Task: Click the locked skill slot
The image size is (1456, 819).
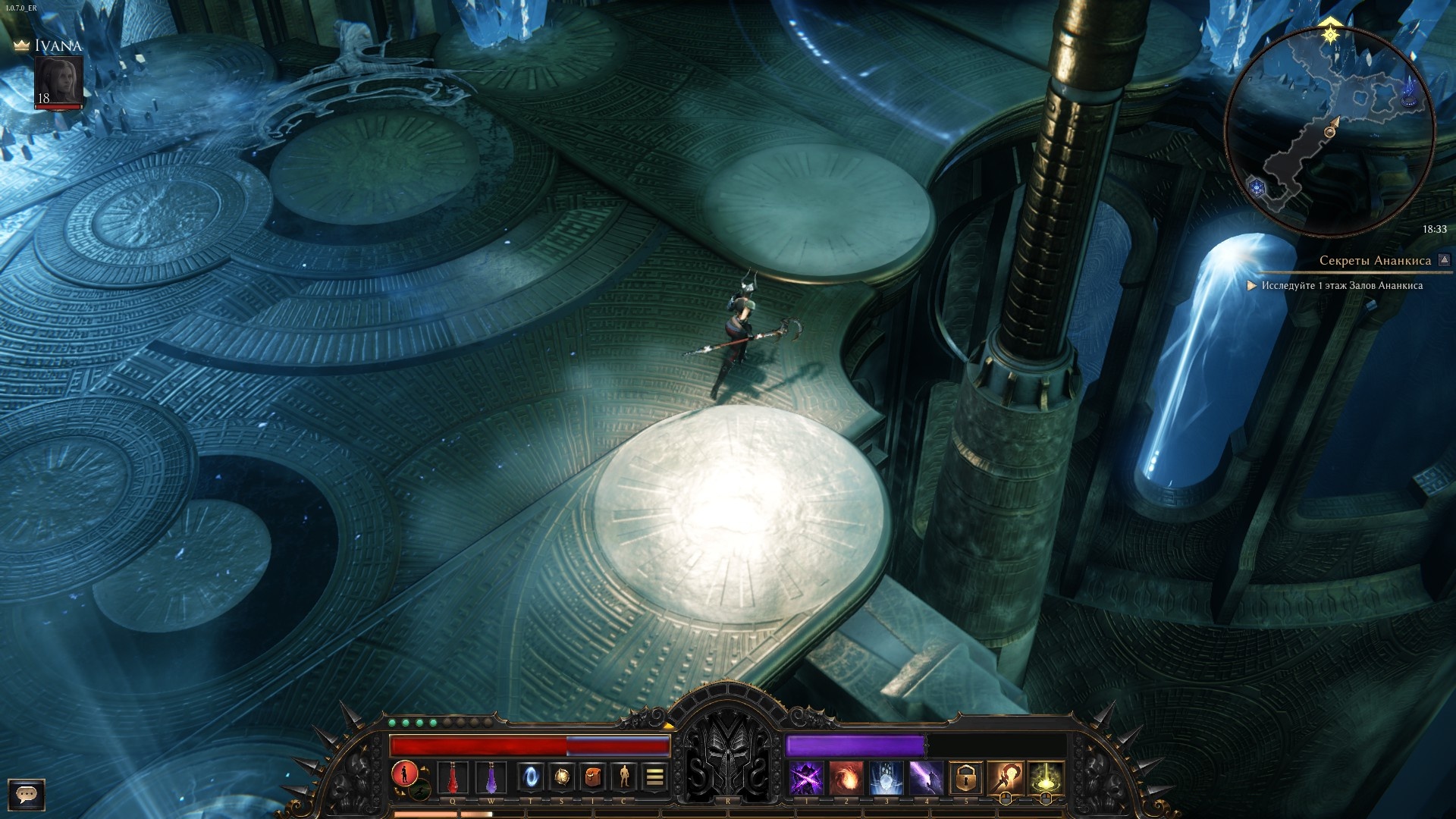Action: (965, 778)
